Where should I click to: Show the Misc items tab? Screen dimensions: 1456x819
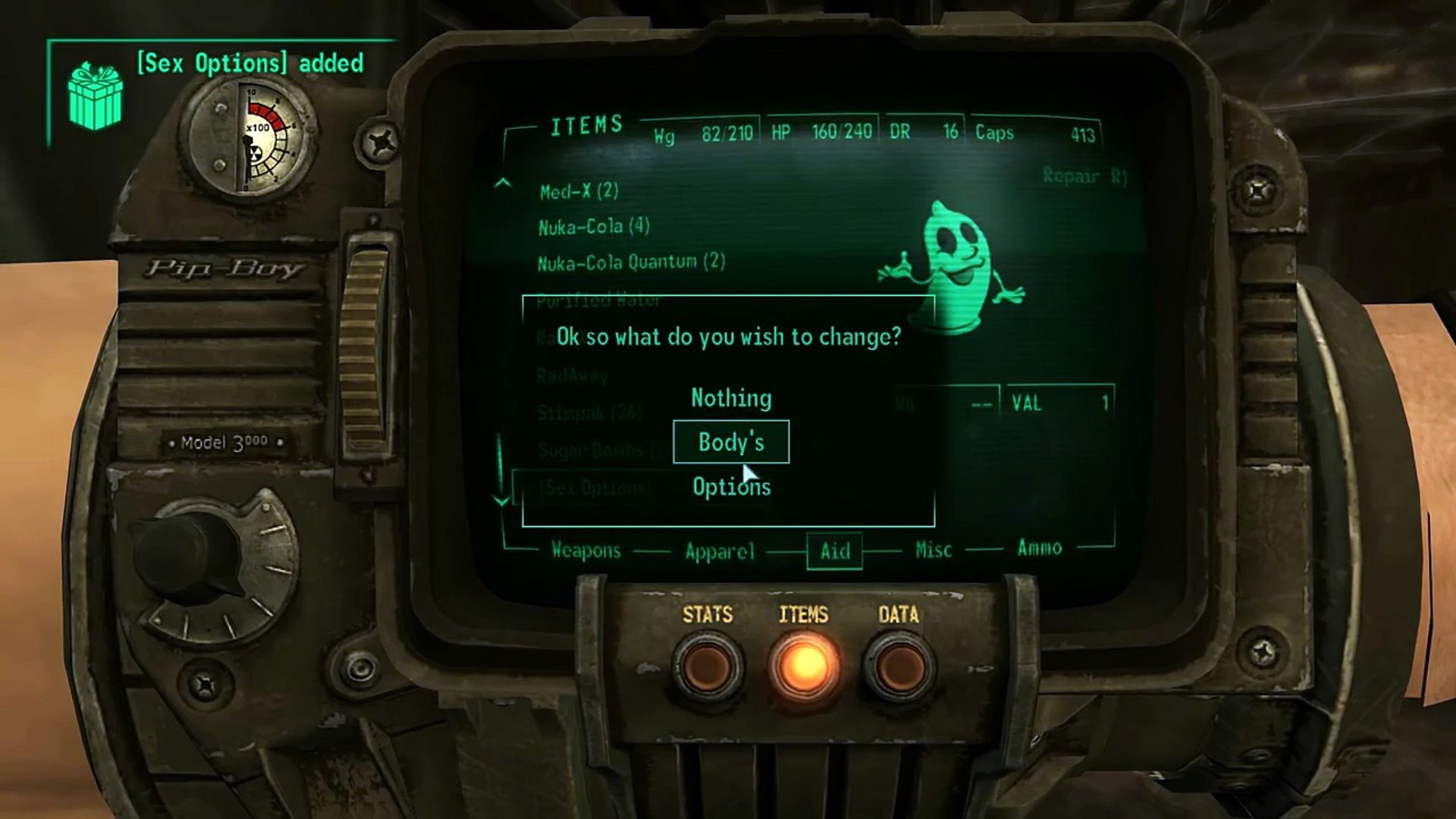[x=933, y=550]
